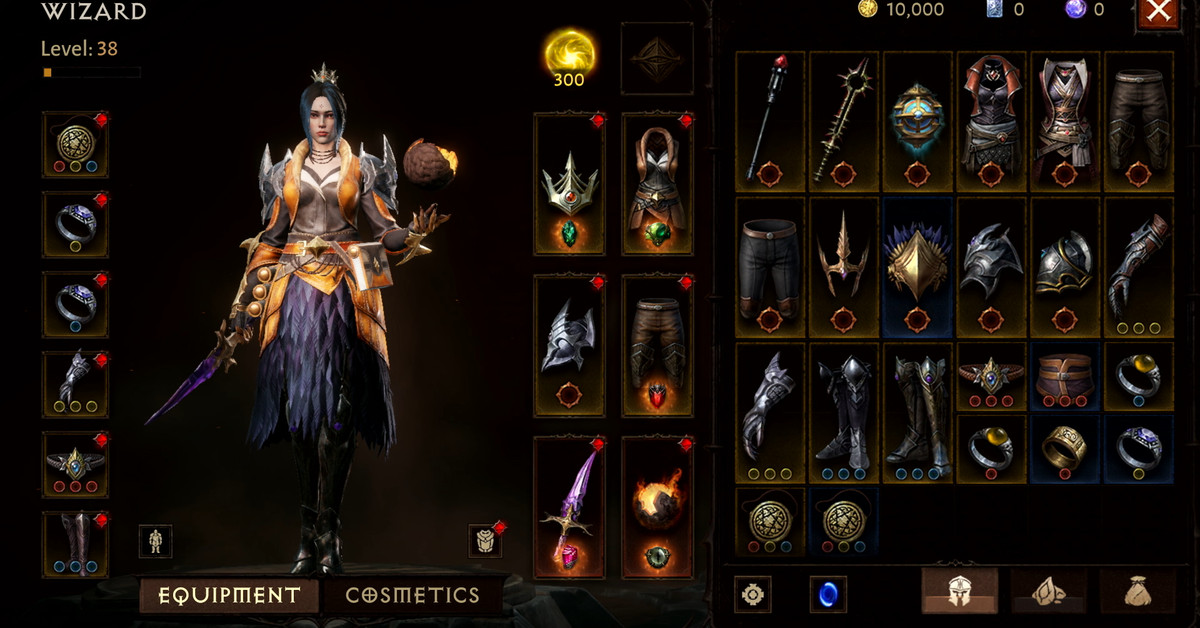
Task: Choose the gold ring with amber stone
Action: pyautogui.click(x=1139, y=376)
